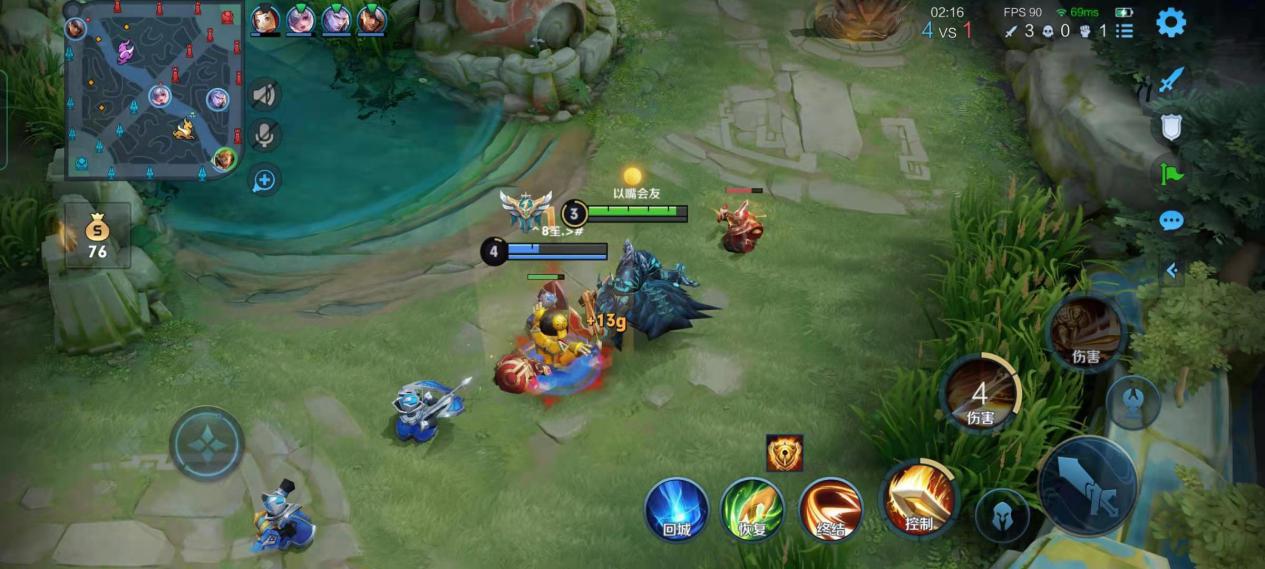Select the first teammate portrait at top

pyautogui.click(x=265, y=18)
